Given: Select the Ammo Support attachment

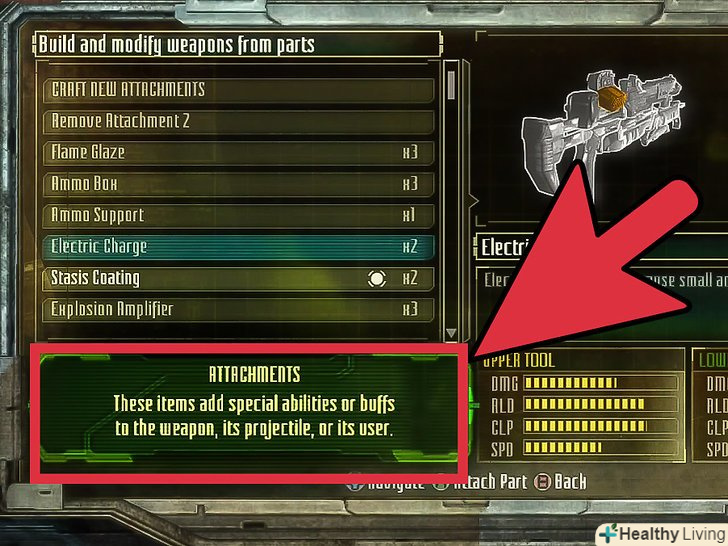Looking at the screenshot, I should (x=240, y=215).
